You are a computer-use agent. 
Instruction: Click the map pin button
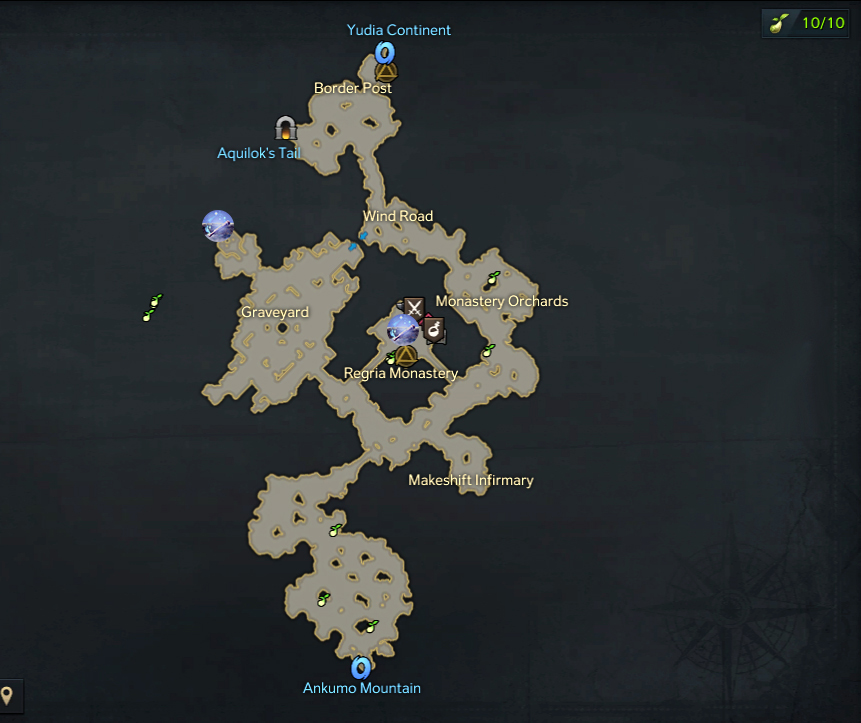pyautogui.click(x=8, y=695)
